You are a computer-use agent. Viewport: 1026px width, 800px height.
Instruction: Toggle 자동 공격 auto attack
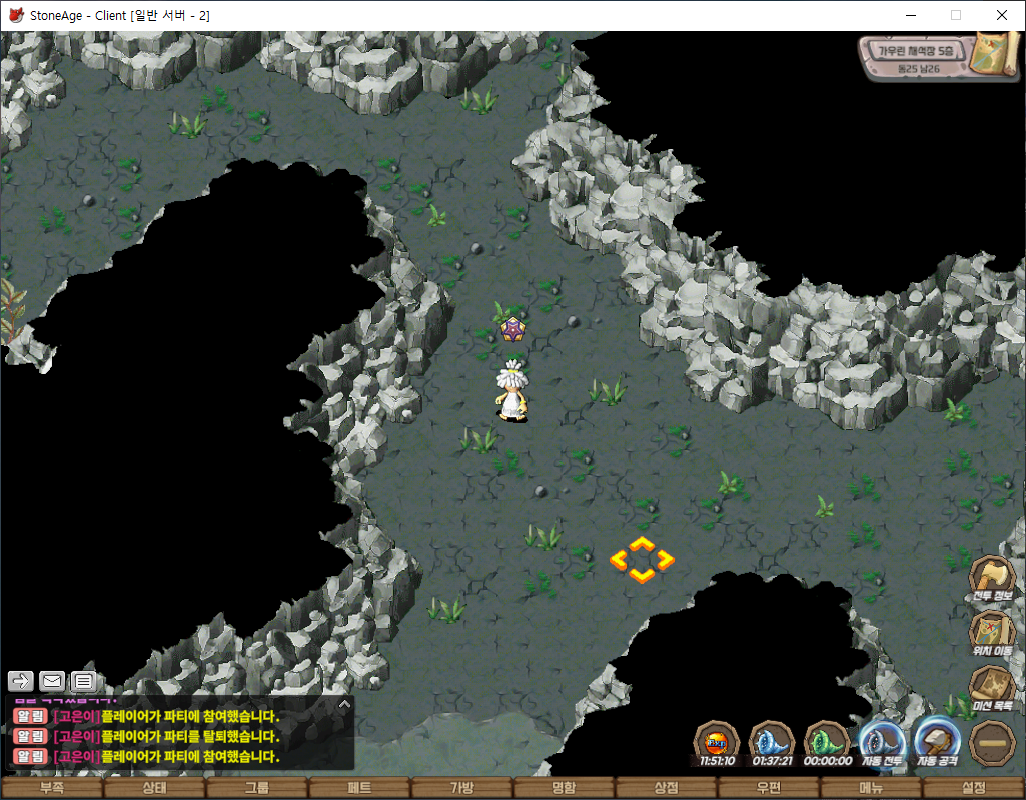pos(937,743)
